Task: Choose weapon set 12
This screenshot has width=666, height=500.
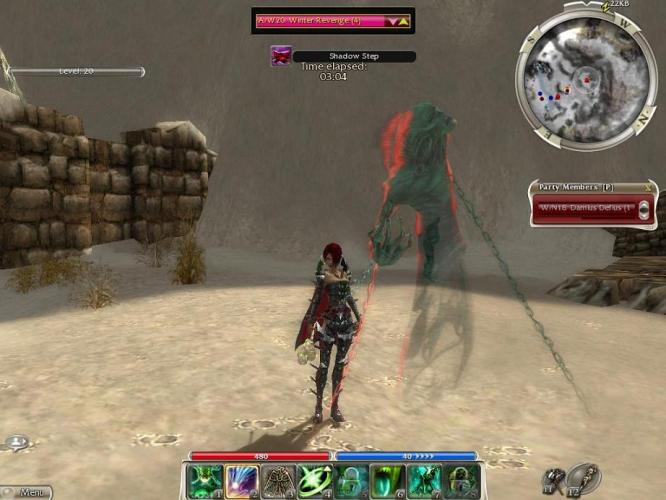Action: [x=585, y=478]
